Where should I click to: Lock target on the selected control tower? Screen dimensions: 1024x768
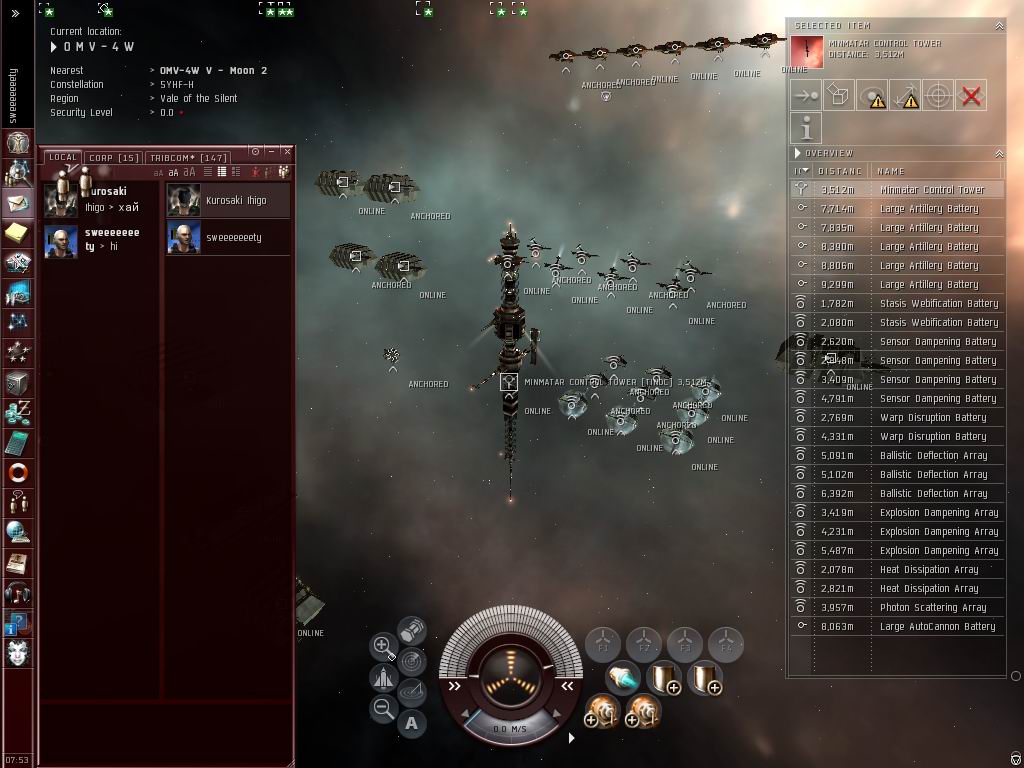click(x=938, y=96)
